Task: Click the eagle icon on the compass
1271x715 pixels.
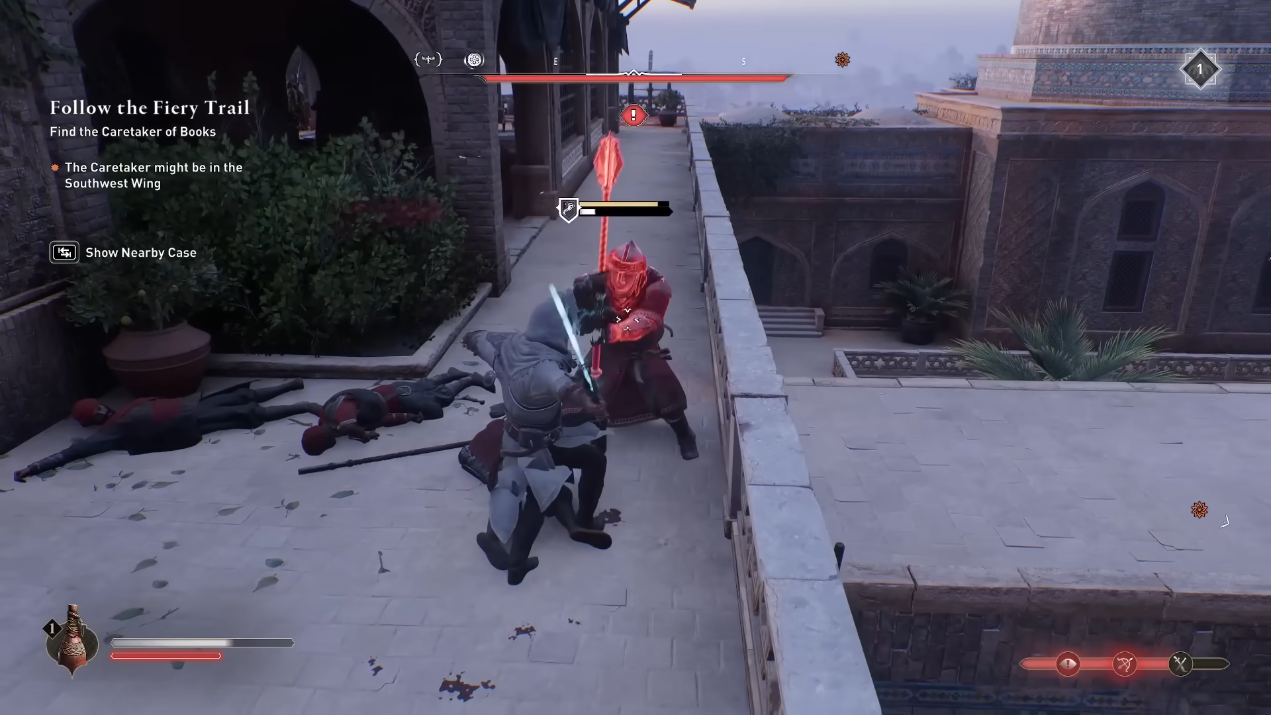Action: 428,60
